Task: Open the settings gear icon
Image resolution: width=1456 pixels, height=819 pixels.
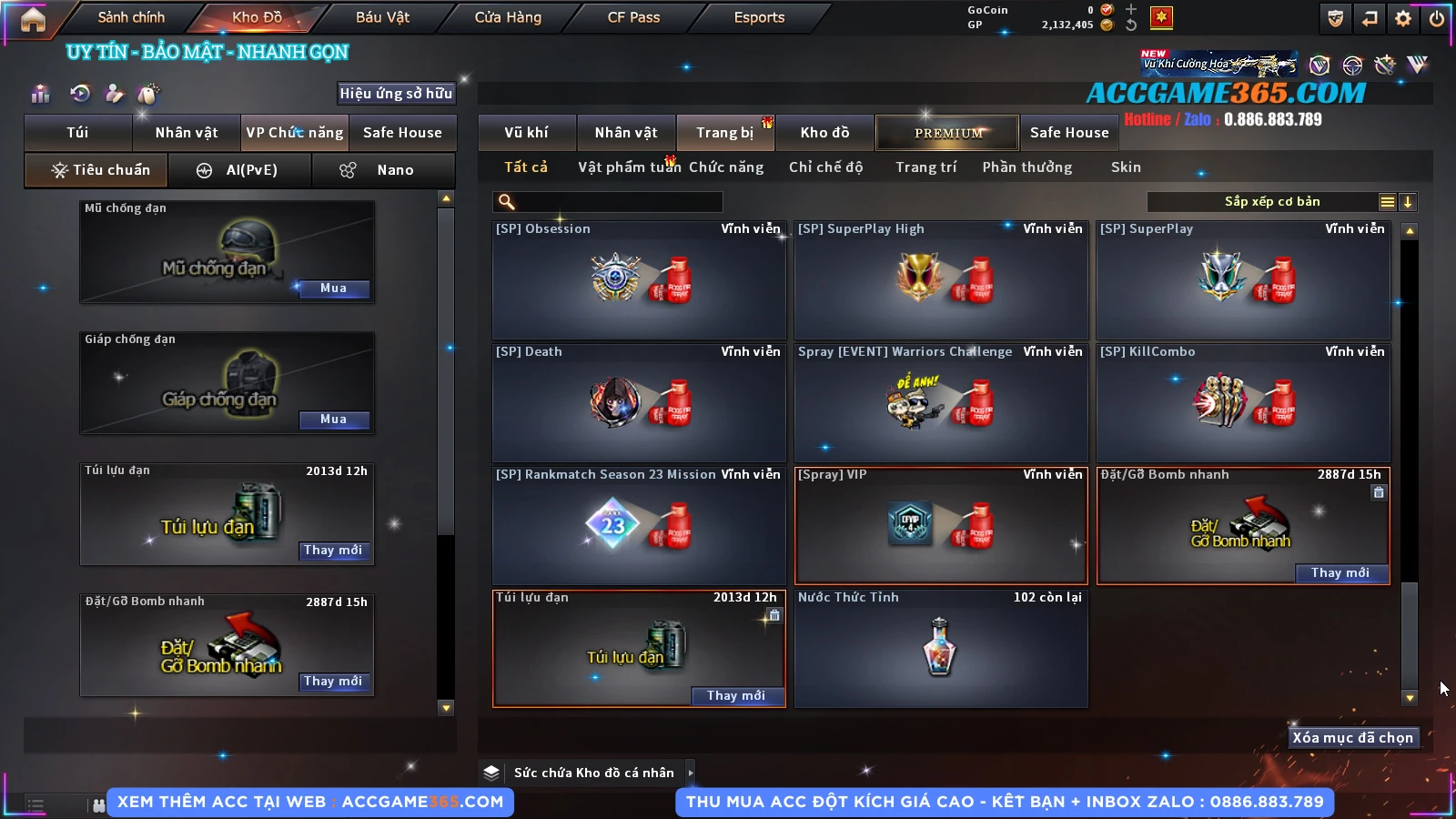Action: coord(1403,18)
